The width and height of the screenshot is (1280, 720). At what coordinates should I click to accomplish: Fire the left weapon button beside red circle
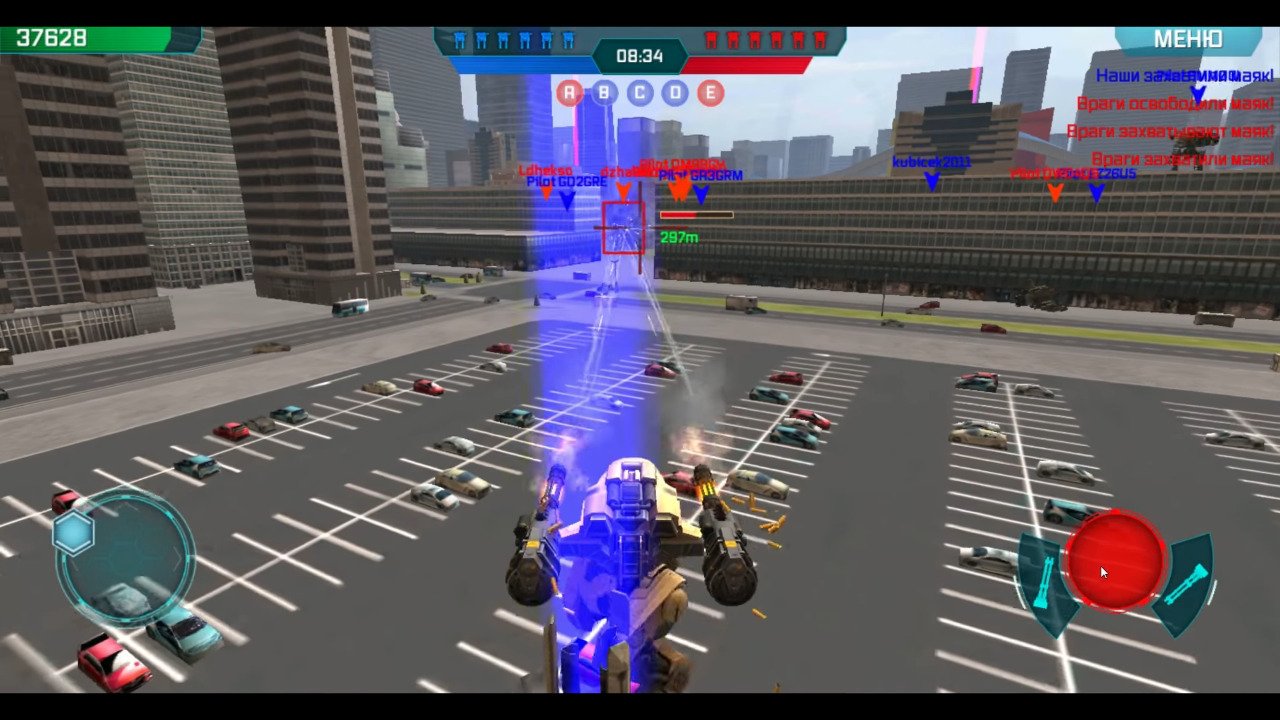coord(1042,583)
